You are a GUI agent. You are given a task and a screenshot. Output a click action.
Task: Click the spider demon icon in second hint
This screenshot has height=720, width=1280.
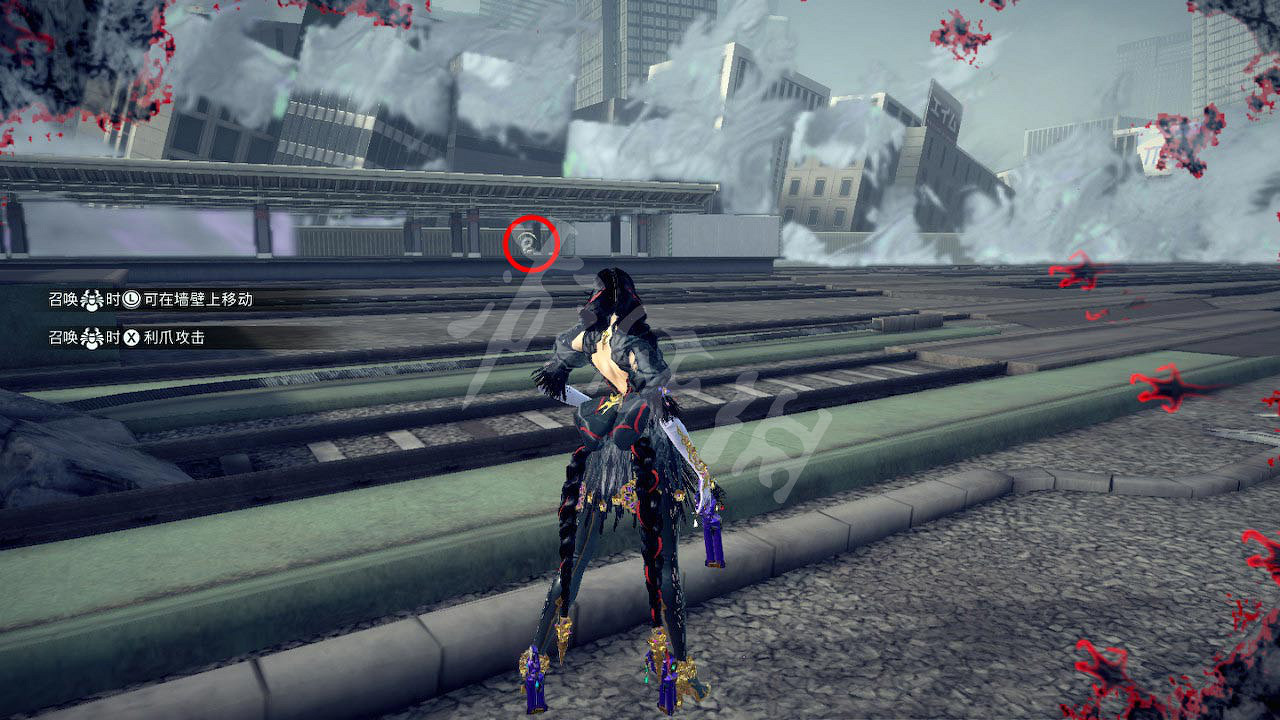click(92, 337)
